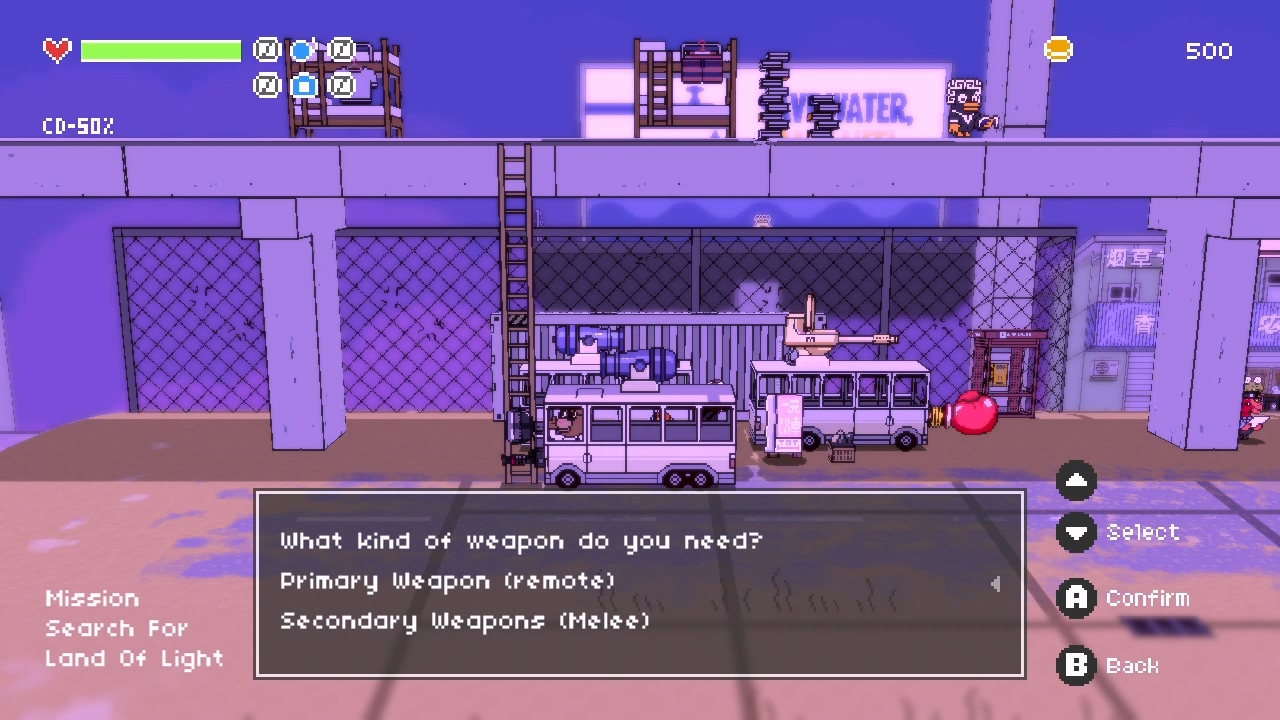Click the left arrow next to Primary Weapon option

tap(995, 584)
